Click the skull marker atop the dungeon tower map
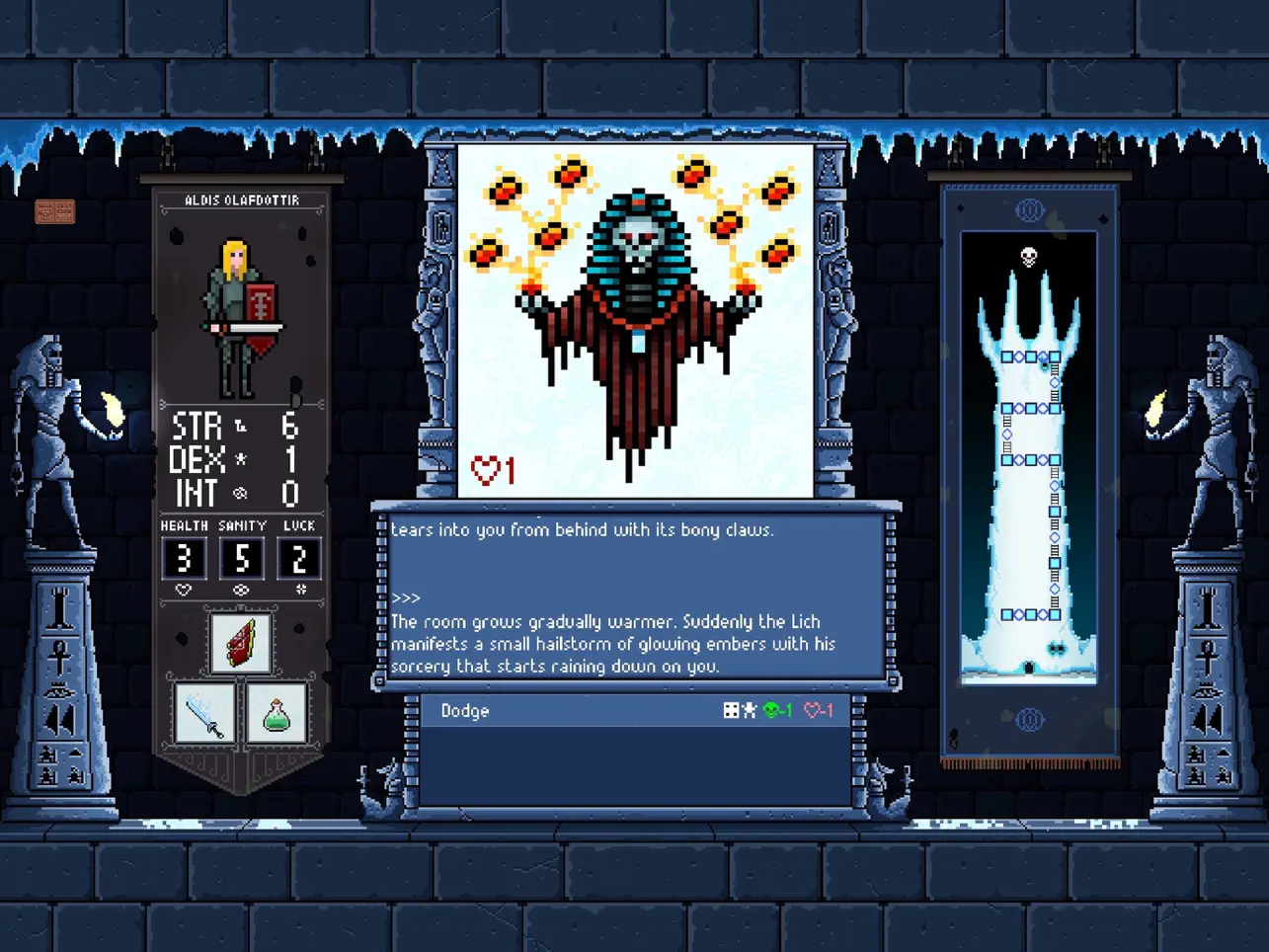Image resolution: width=1269 pixels, height=952 pixels. [1028, 255]
